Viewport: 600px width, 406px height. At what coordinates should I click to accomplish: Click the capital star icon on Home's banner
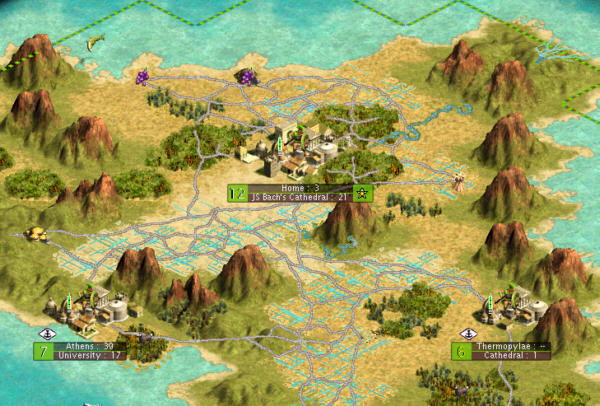(363, 193)
